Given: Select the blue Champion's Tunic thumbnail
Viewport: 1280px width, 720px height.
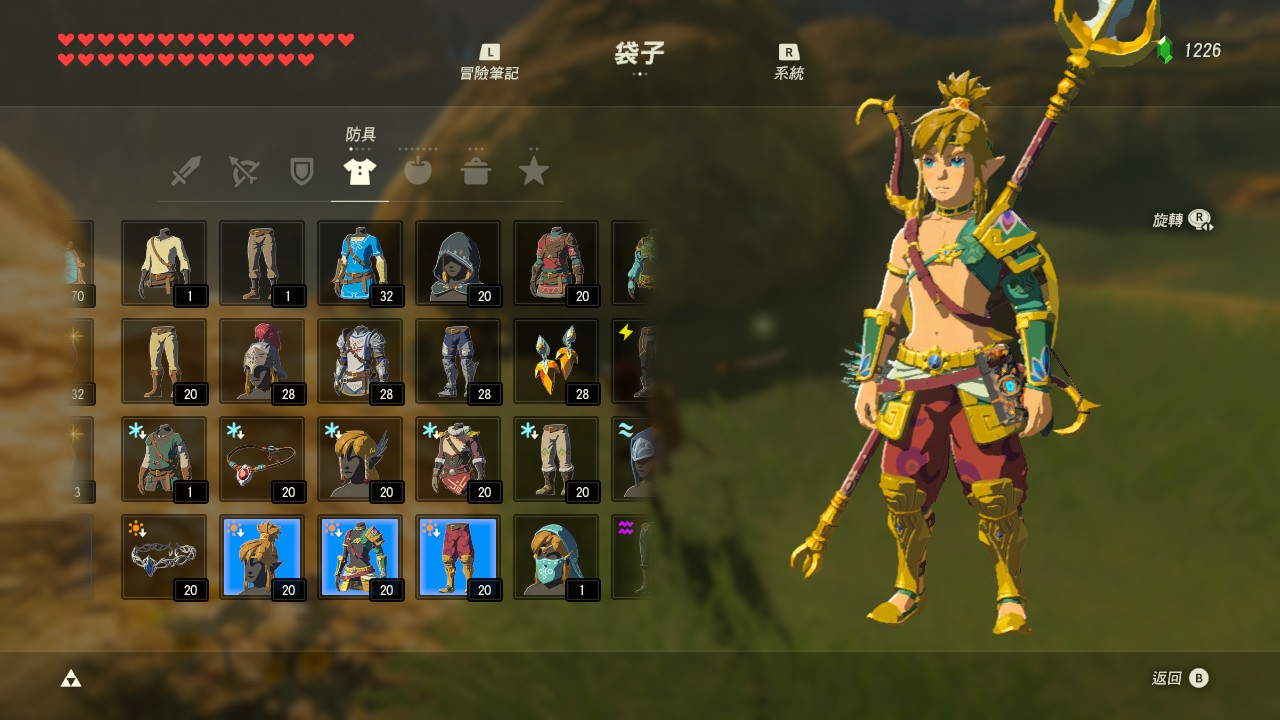Looking at the screenshot, I should (359, 263).
